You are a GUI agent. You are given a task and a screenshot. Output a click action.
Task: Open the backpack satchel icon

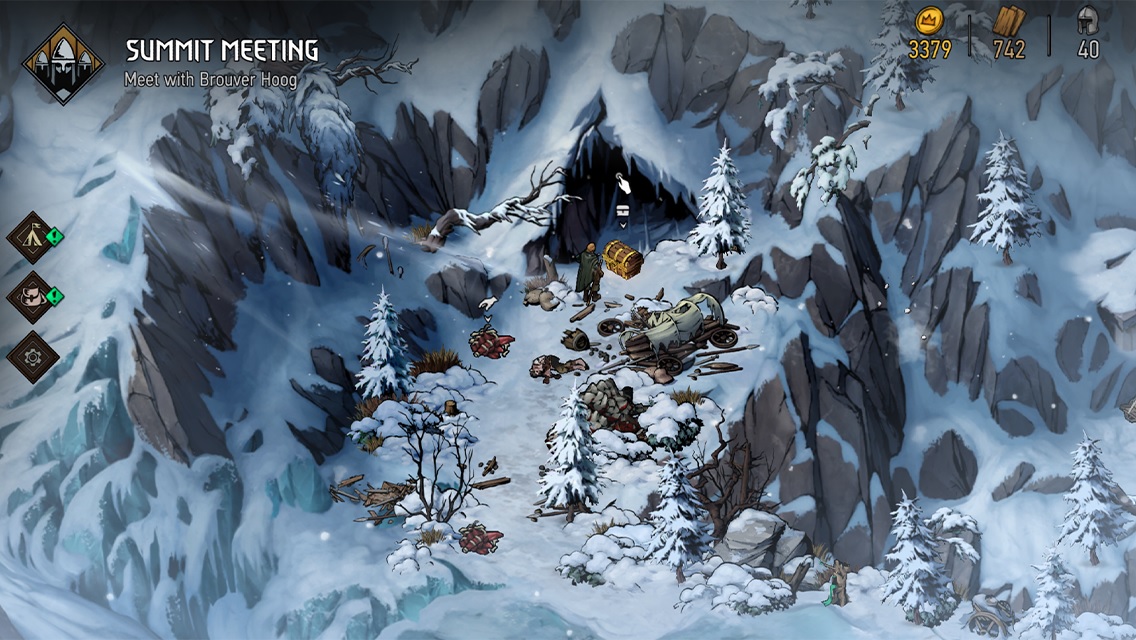31,297
